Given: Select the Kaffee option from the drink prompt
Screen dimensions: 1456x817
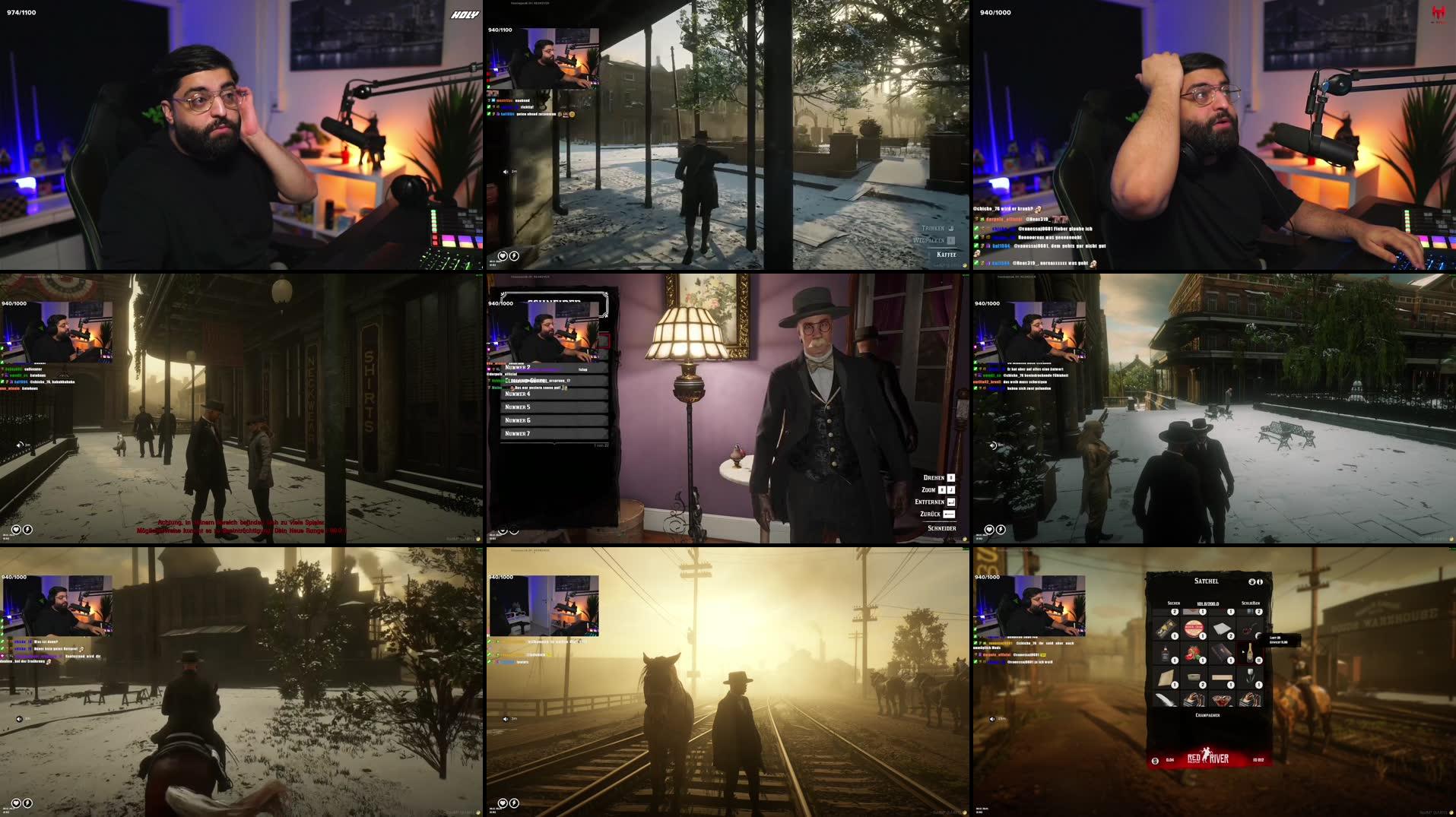Looking at the screenshot, I should point(945,255).
